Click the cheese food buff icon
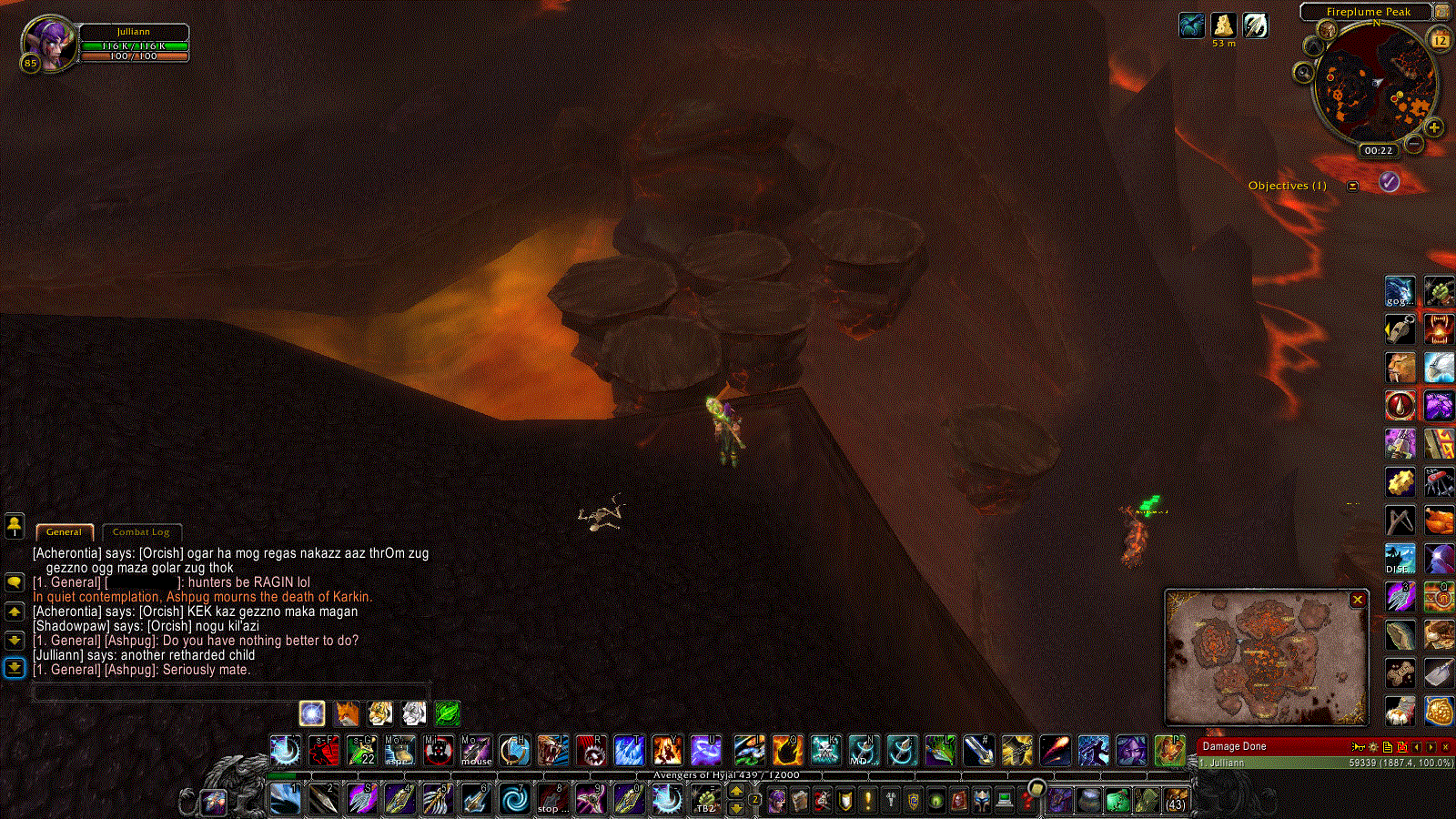 [x=1223, y=25]
